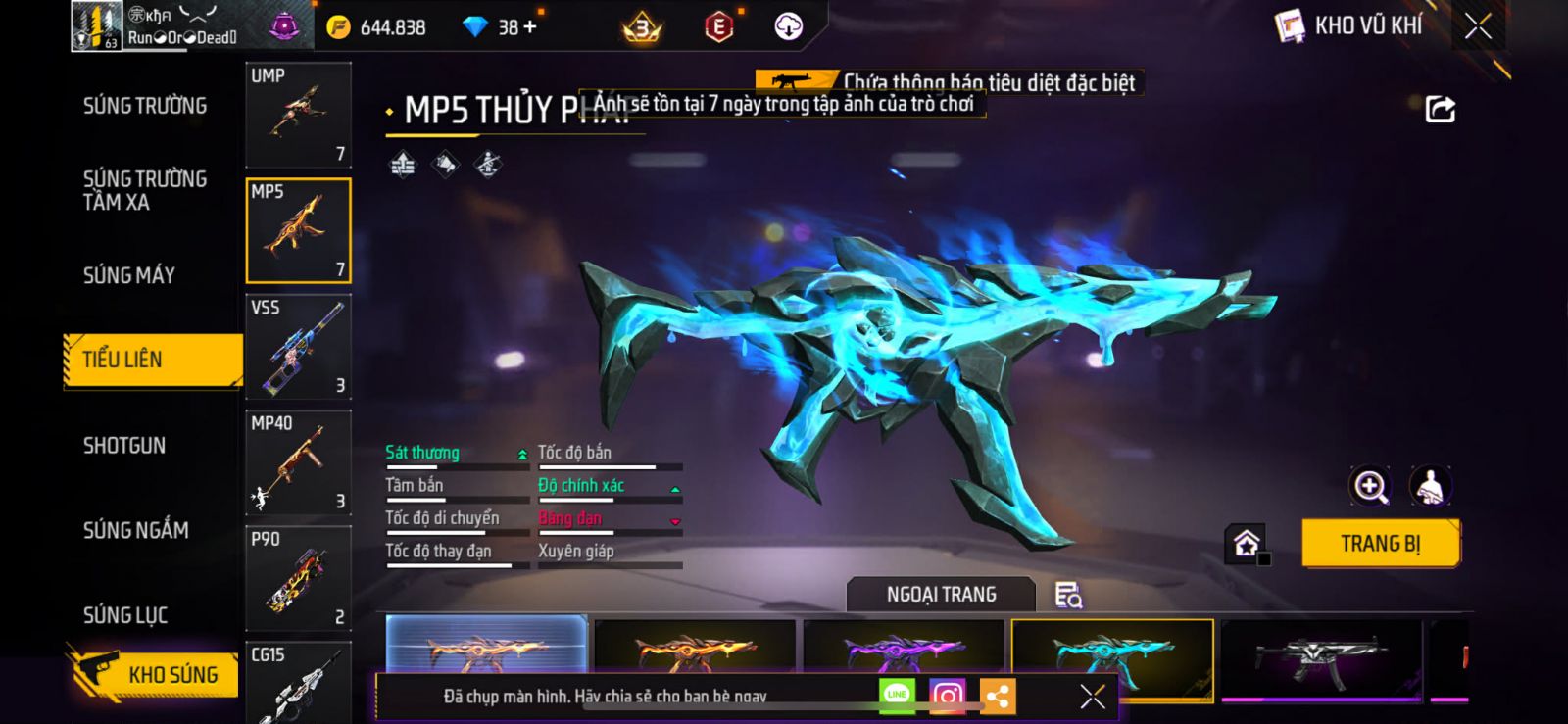Open the Kho Súng button

155,674
